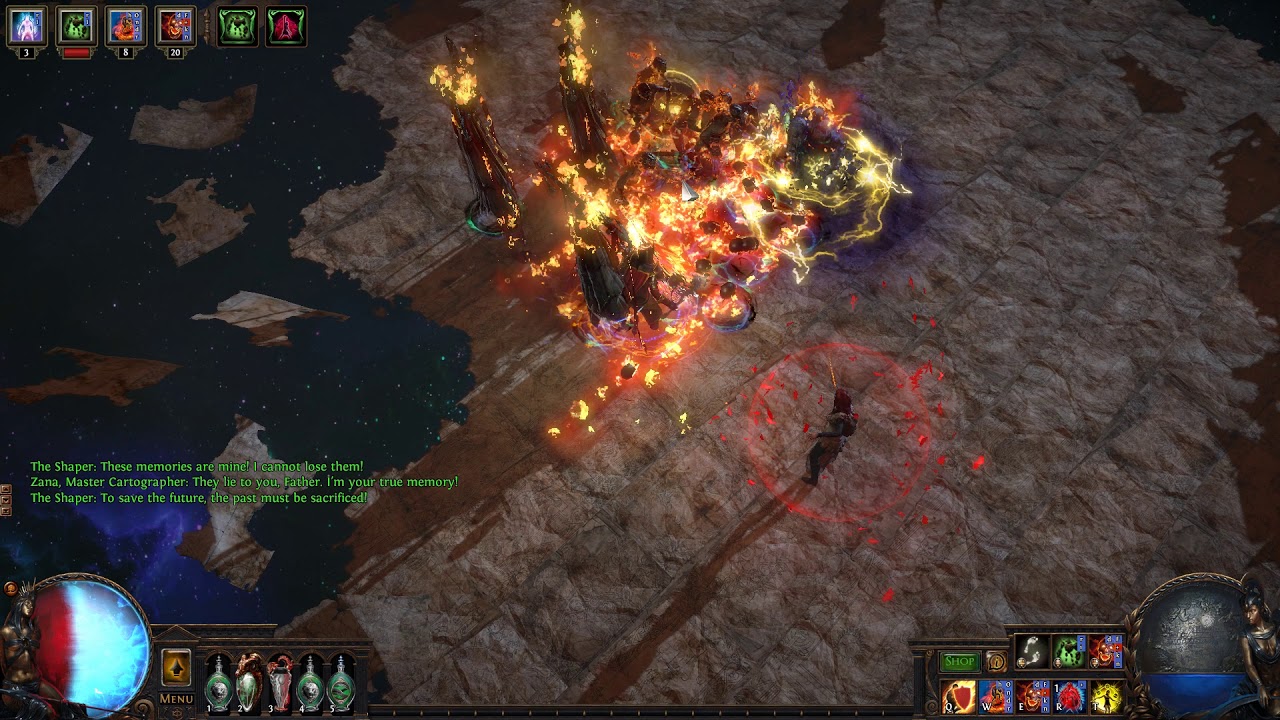Open the green Shop button
This screenshot has height=720, width=1280.
[960, 661]
